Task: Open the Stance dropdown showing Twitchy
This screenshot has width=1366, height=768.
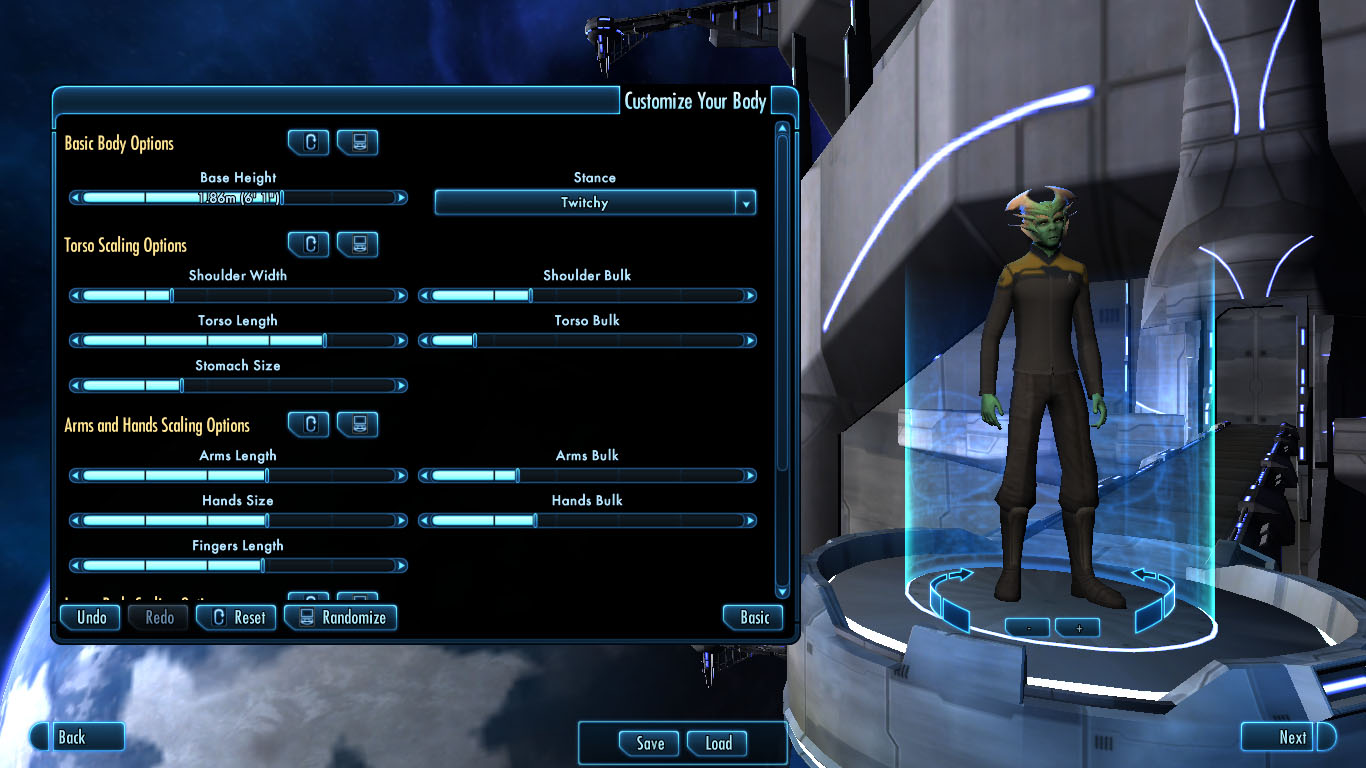Action: pyautogui.click(x=595, y=203)
